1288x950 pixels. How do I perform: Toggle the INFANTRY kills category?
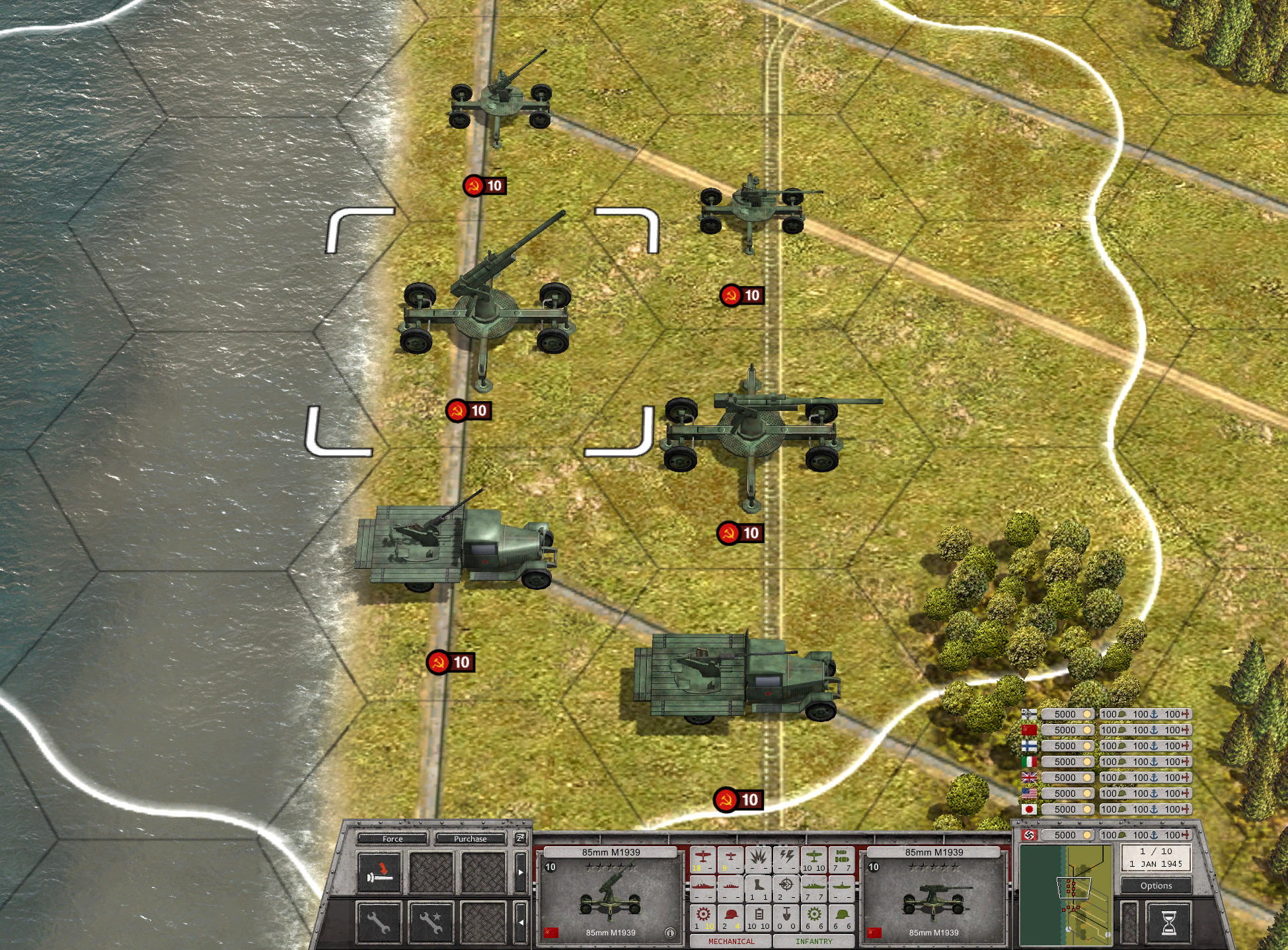815,941
